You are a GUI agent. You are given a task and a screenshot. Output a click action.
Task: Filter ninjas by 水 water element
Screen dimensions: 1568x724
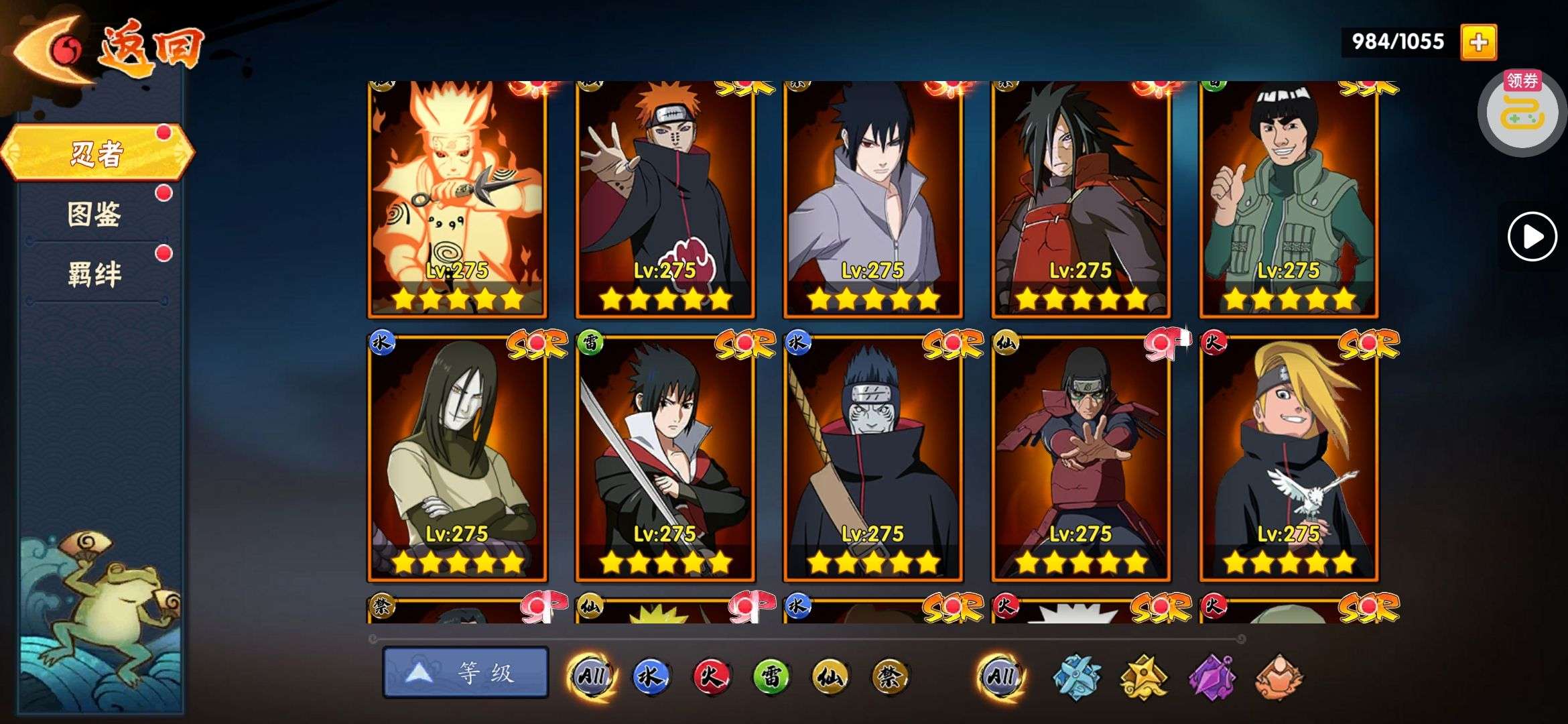pyautogui.click(x=651, y=676)
